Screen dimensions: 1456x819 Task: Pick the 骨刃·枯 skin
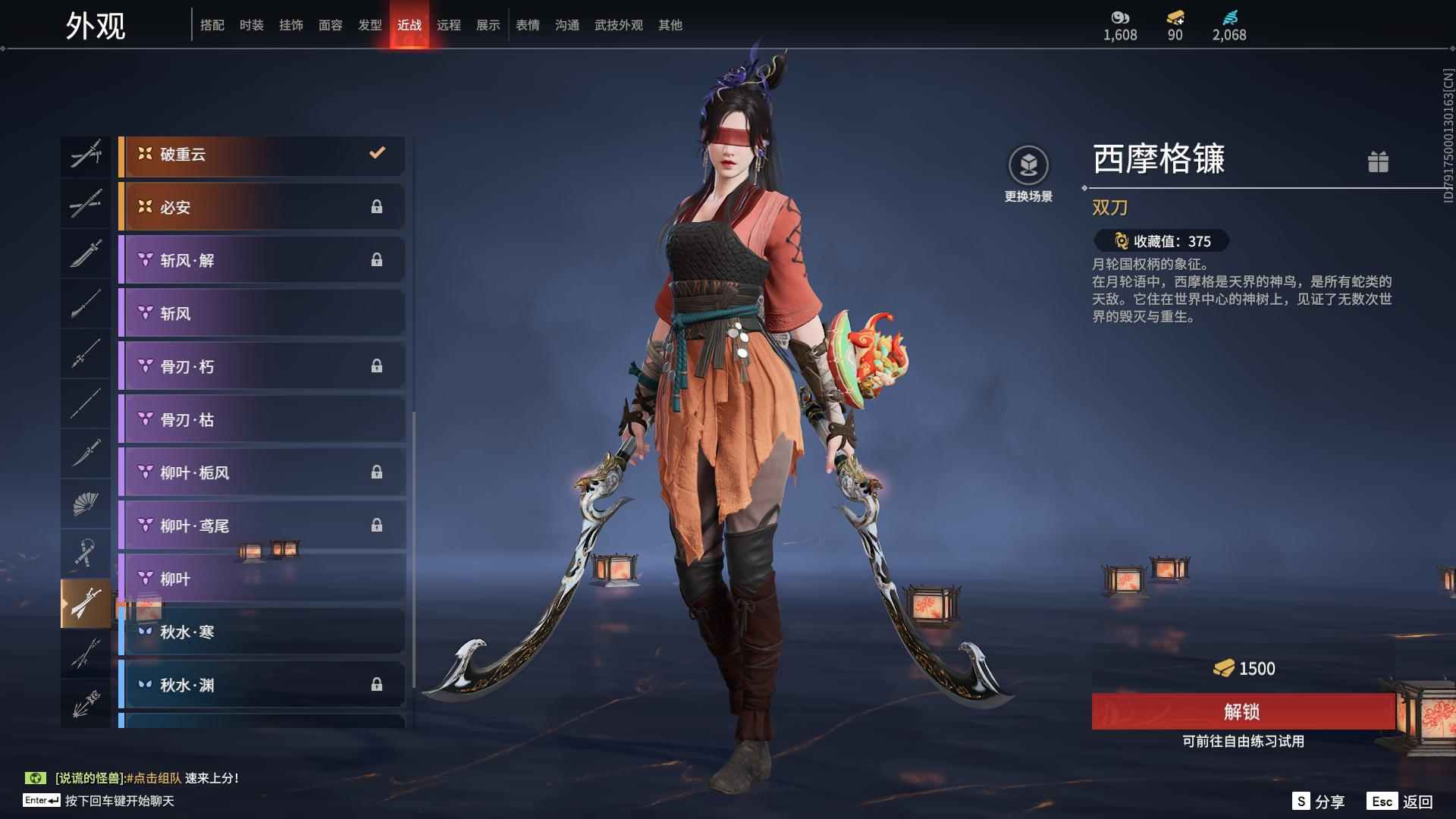(x=262, y=419)
